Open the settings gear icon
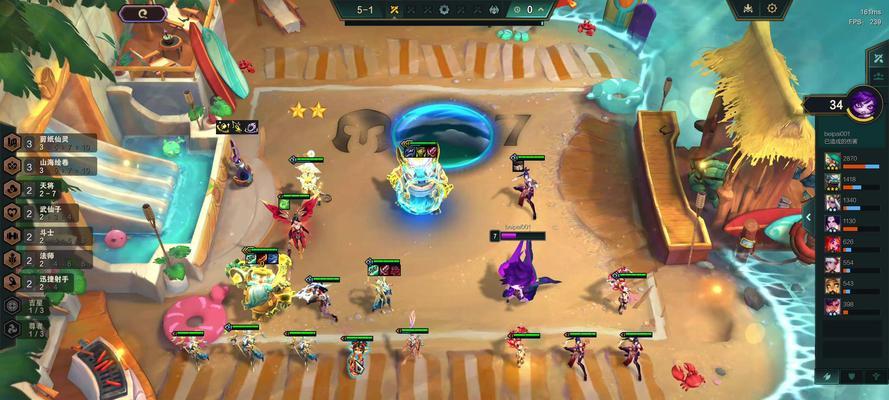This screenshot has width=889, height=400. click(772, 9)
